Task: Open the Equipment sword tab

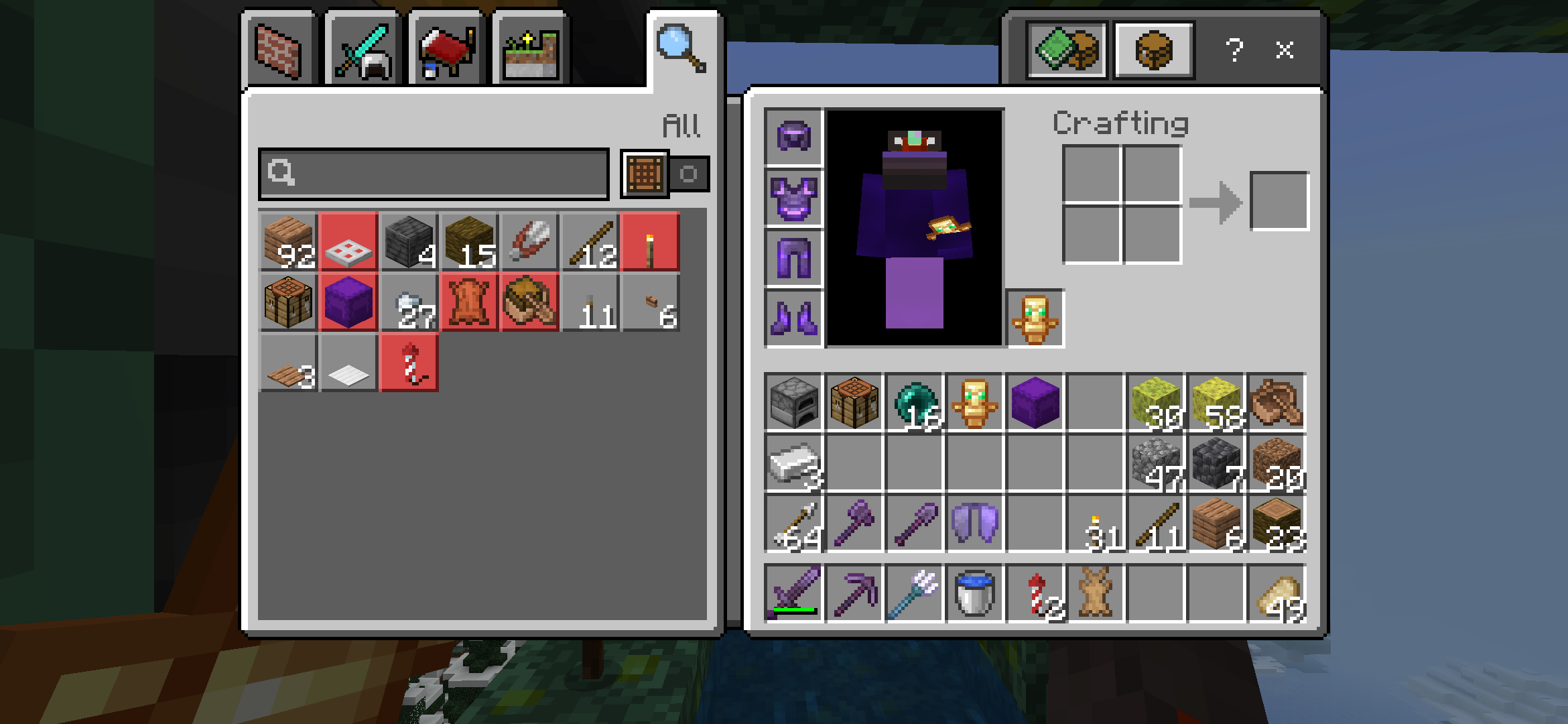Action: coord(363,51)
